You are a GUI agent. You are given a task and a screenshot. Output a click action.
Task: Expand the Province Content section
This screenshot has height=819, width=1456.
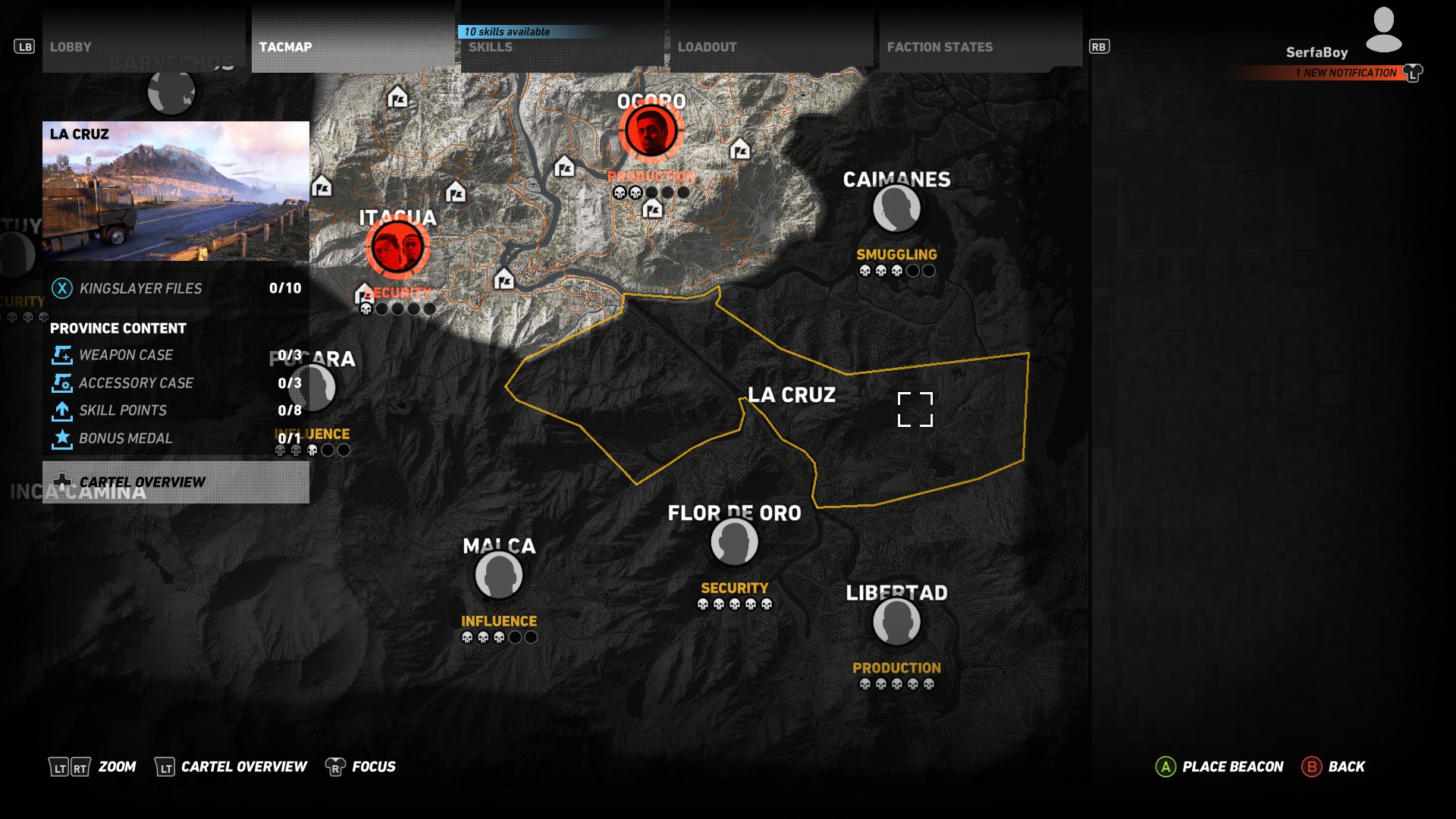tap(117, 328)
